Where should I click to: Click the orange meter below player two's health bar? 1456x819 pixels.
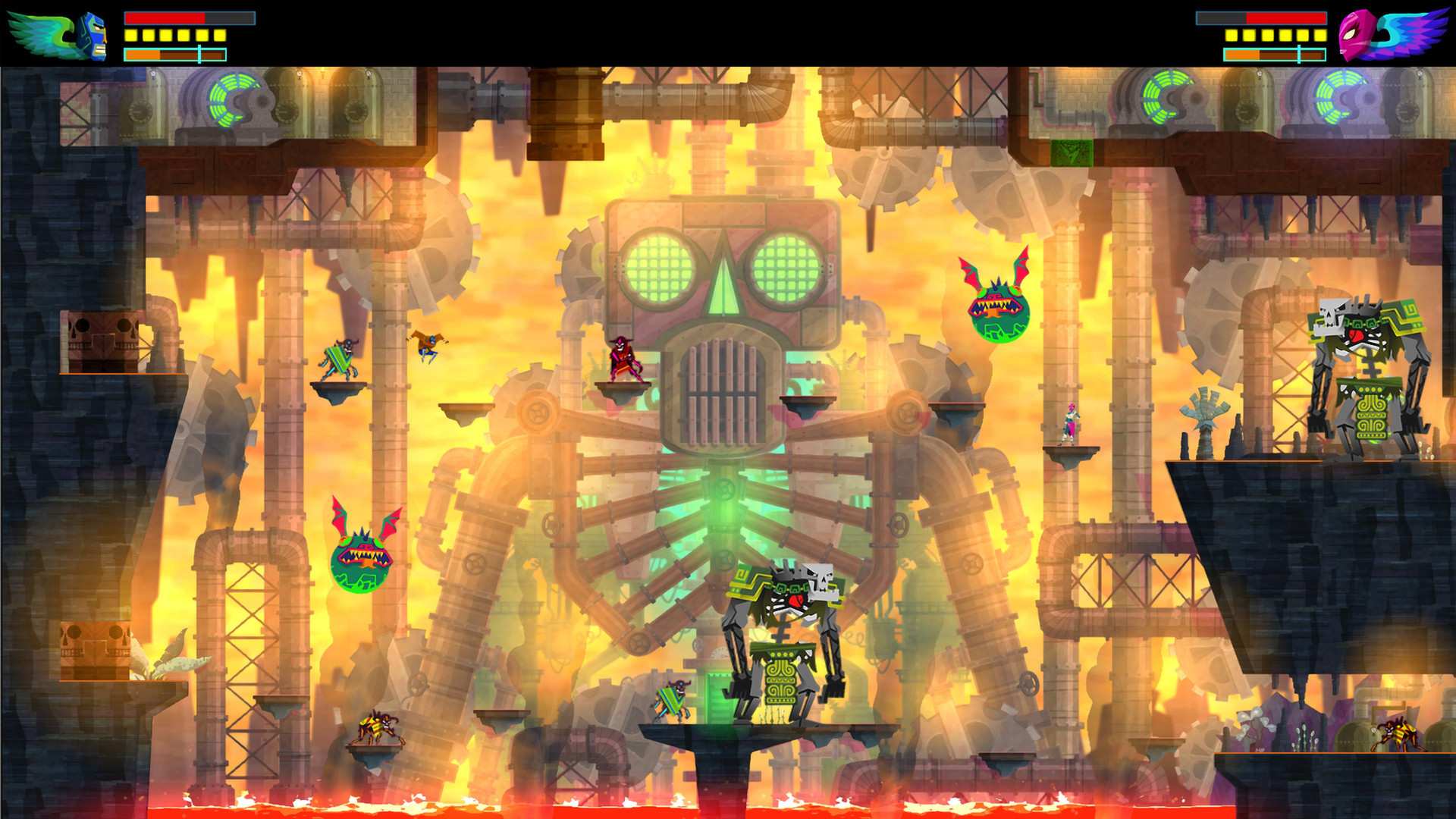coord(1274,54)
